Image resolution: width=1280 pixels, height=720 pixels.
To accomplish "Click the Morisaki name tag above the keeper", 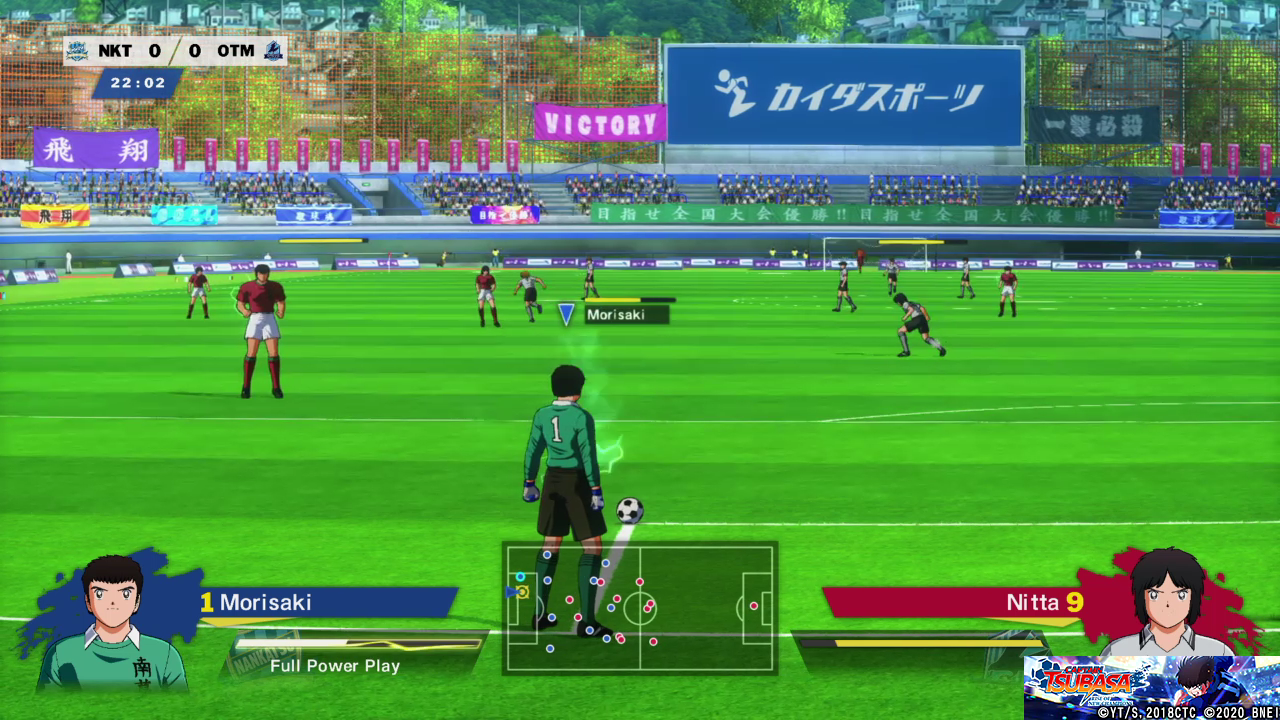I will pyautogui.click(x=627, y=315).
